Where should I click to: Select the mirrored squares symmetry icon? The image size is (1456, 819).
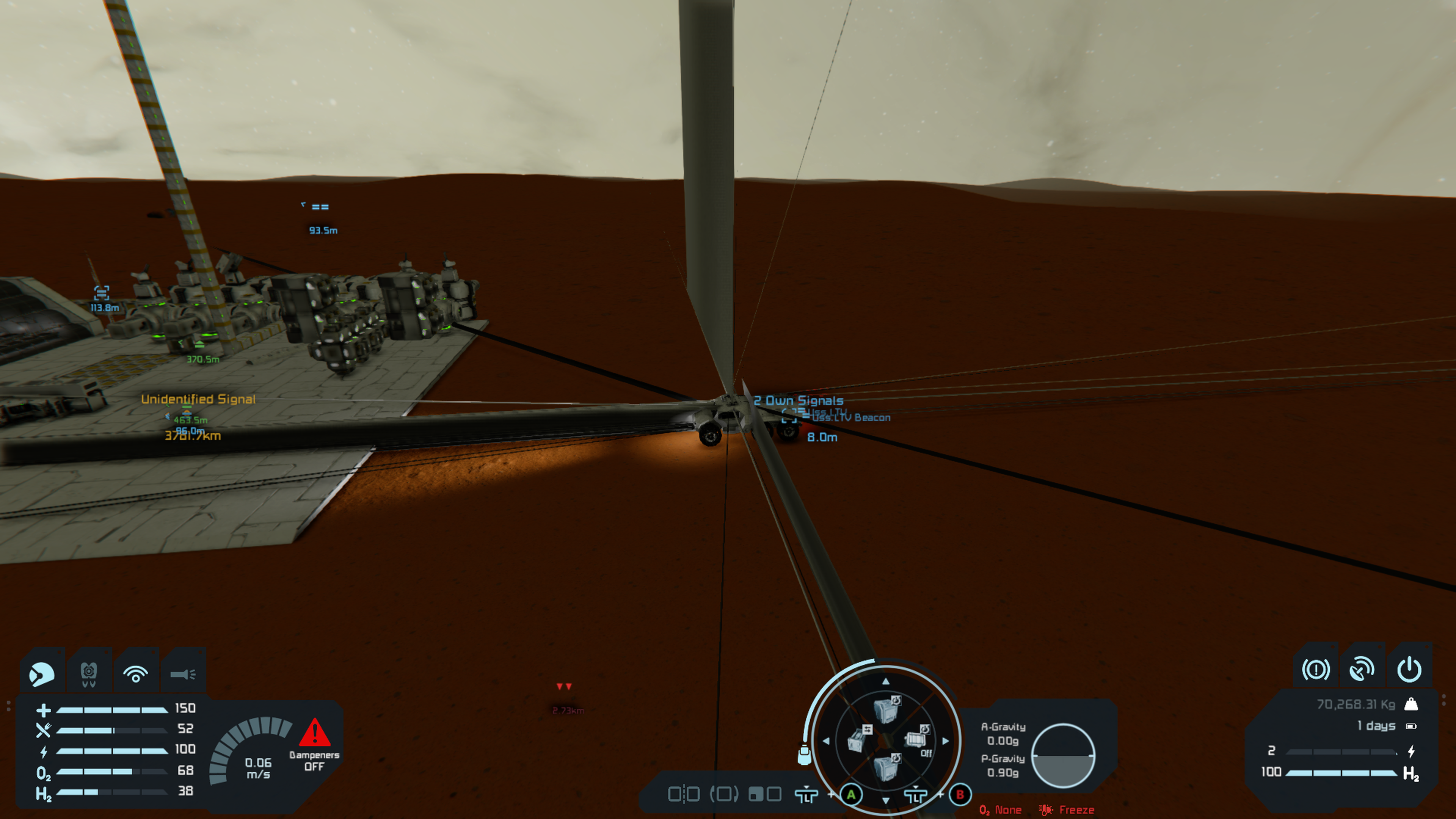point(684,794)
